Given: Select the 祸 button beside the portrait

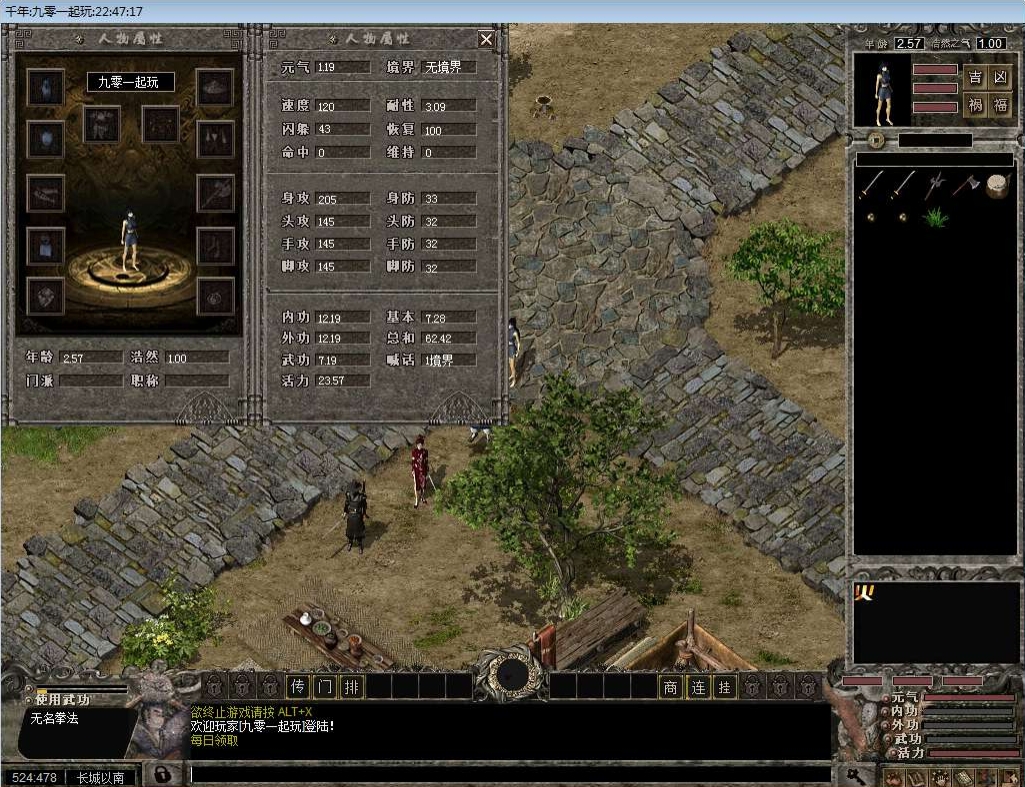Looking at the screenshot, I should [x=975, y=105].
